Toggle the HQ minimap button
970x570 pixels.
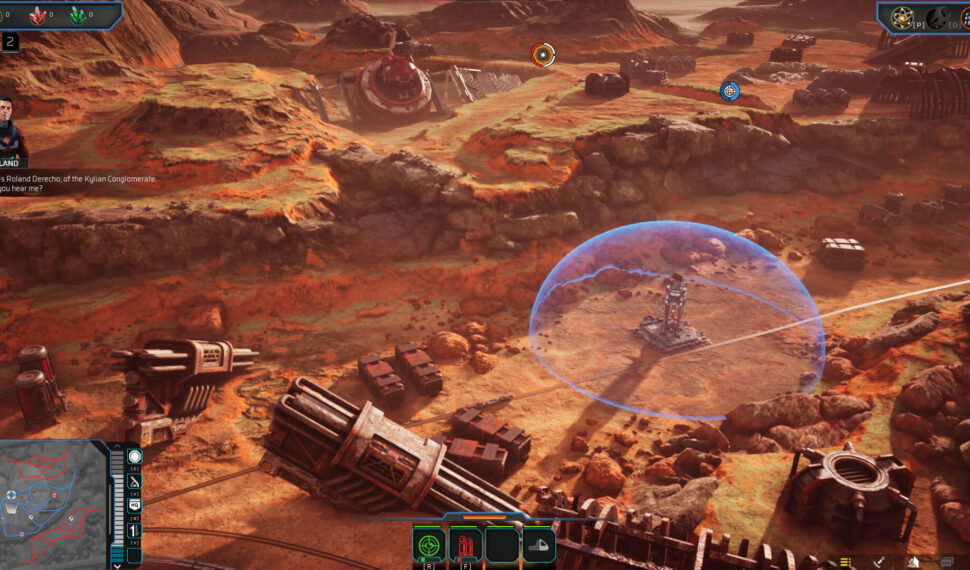click(x=135, y=505)
